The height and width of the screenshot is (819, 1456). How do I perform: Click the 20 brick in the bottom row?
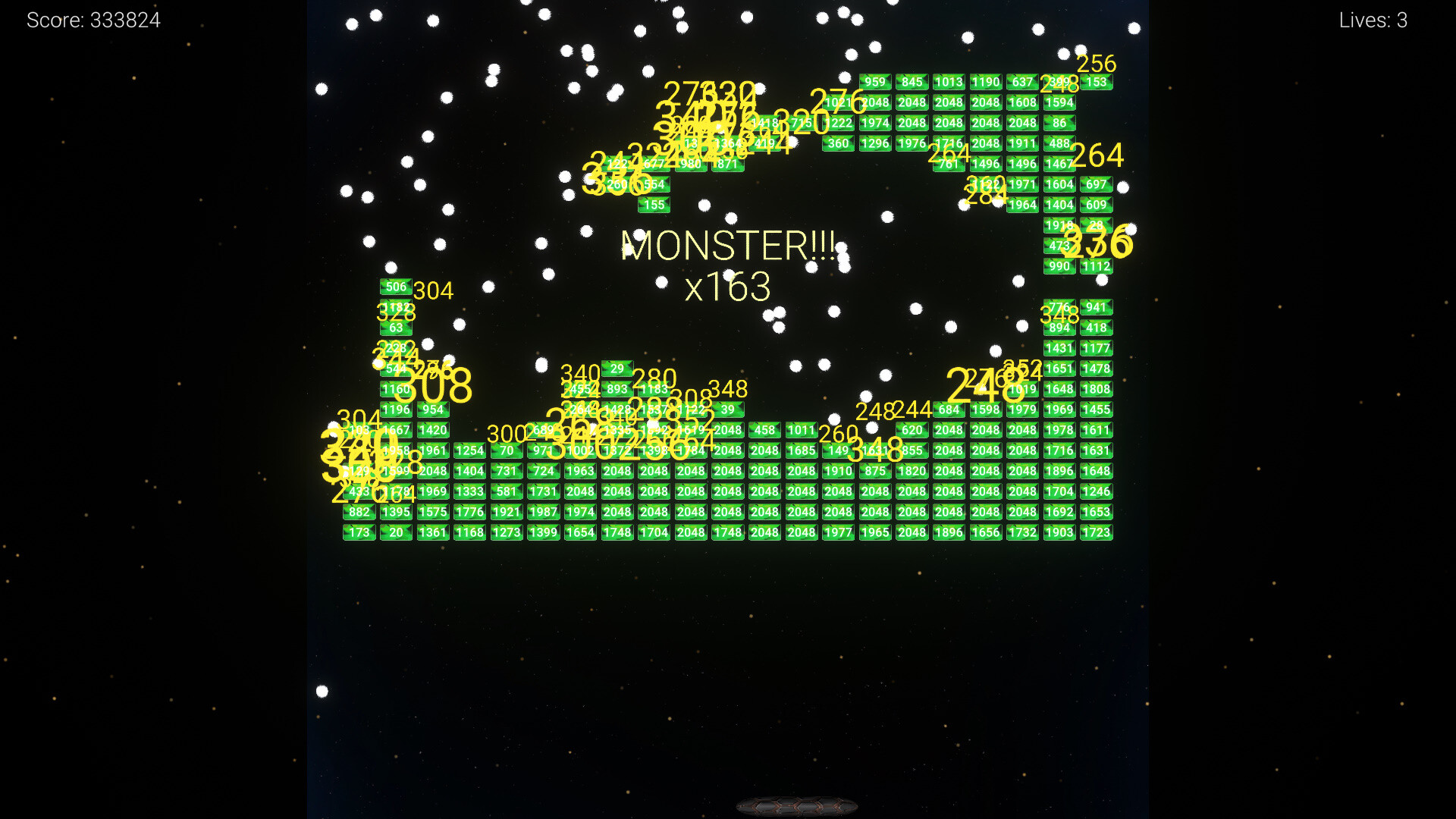click(x=396, y=532)
